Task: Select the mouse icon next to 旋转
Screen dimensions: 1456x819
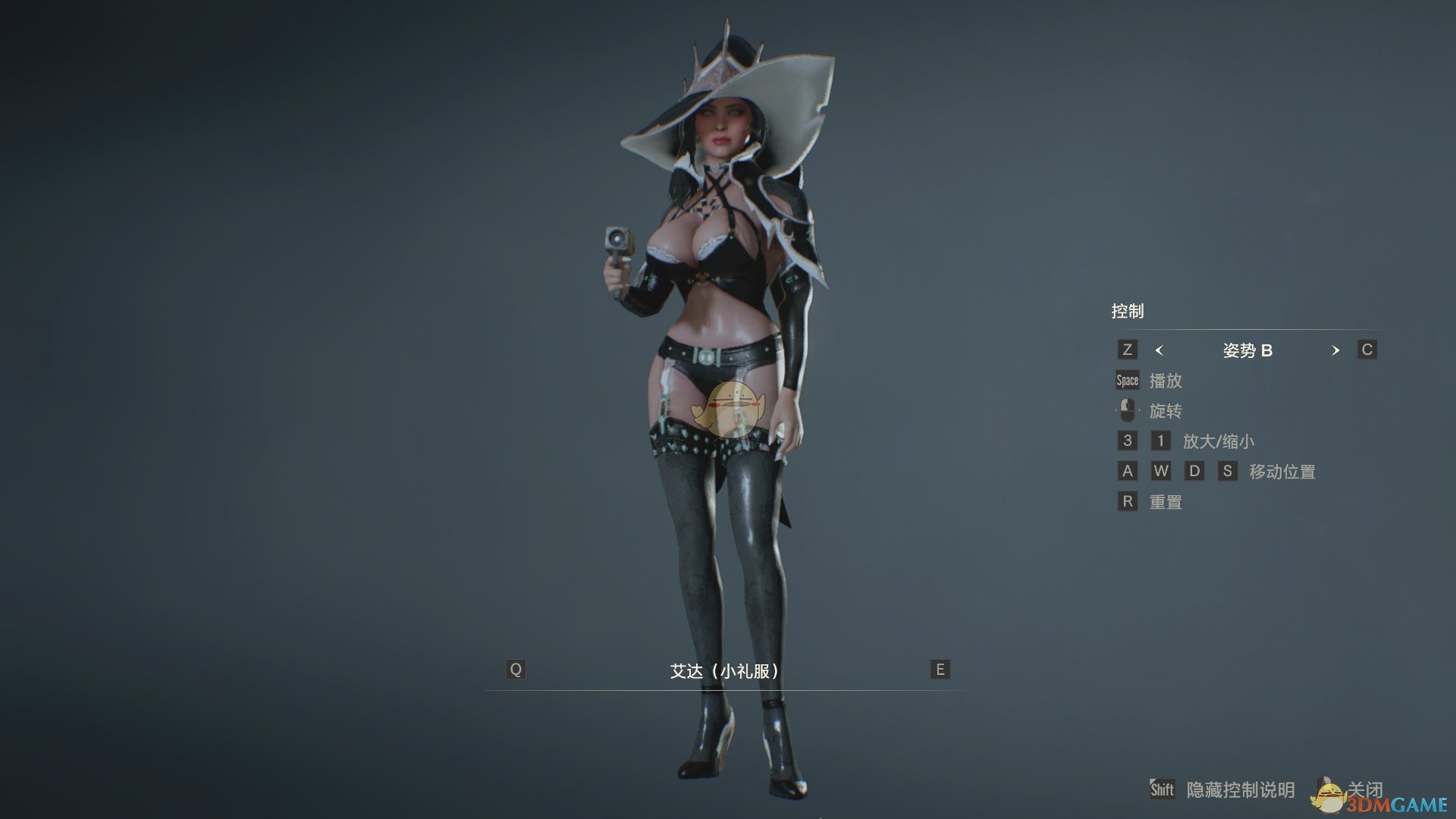Action: [x=1126, y=410]
